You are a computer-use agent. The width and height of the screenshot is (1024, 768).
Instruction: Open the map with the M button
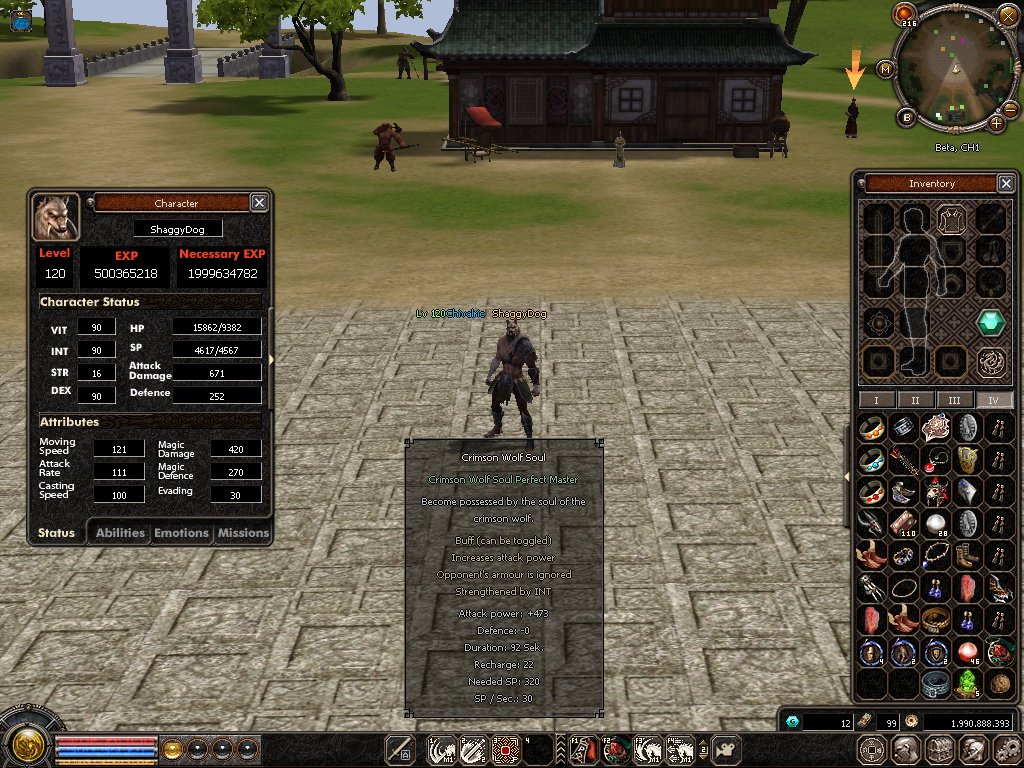885,69
